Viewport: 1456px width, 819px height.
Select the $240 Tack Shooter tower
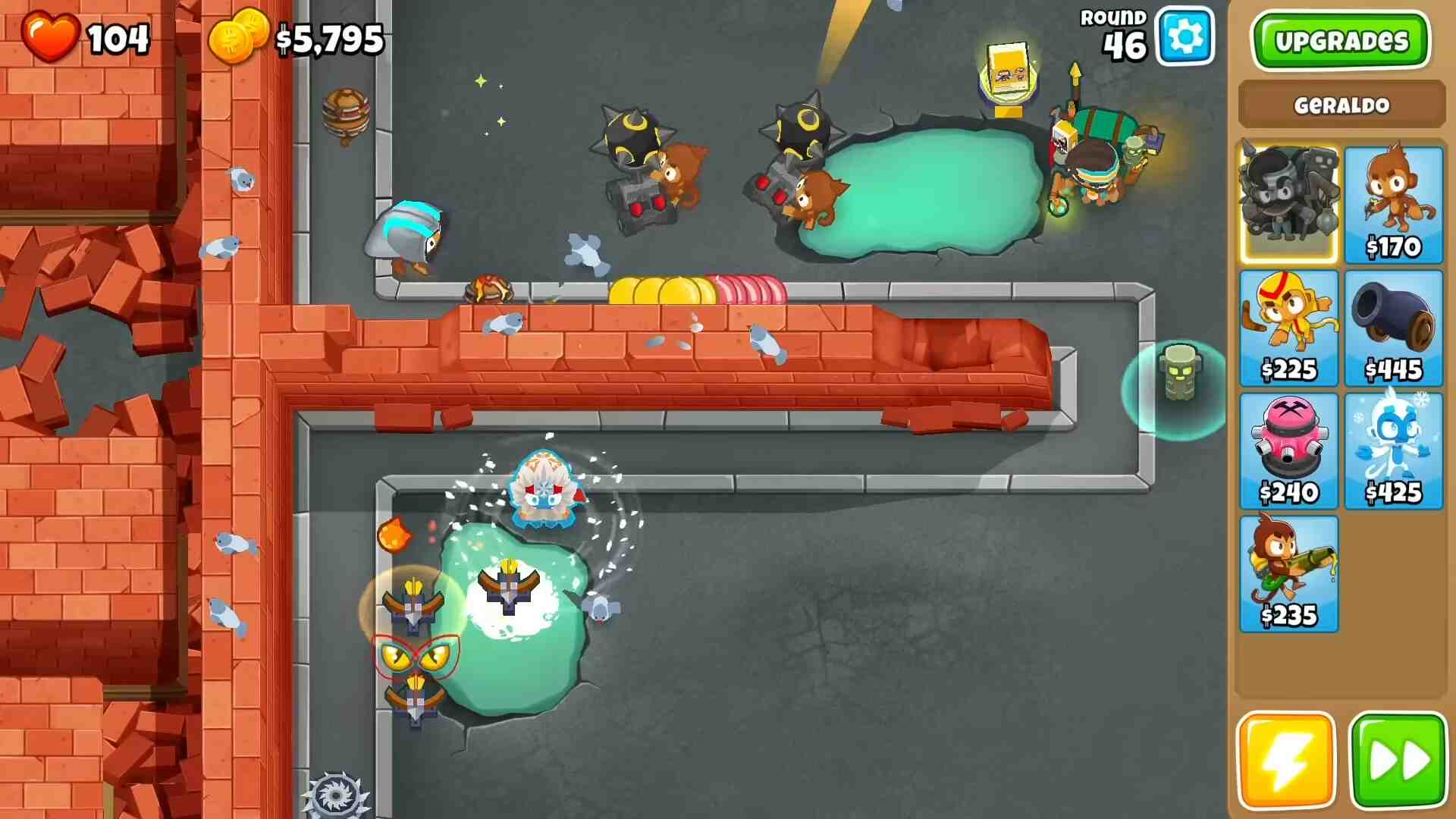point(1288,450)
